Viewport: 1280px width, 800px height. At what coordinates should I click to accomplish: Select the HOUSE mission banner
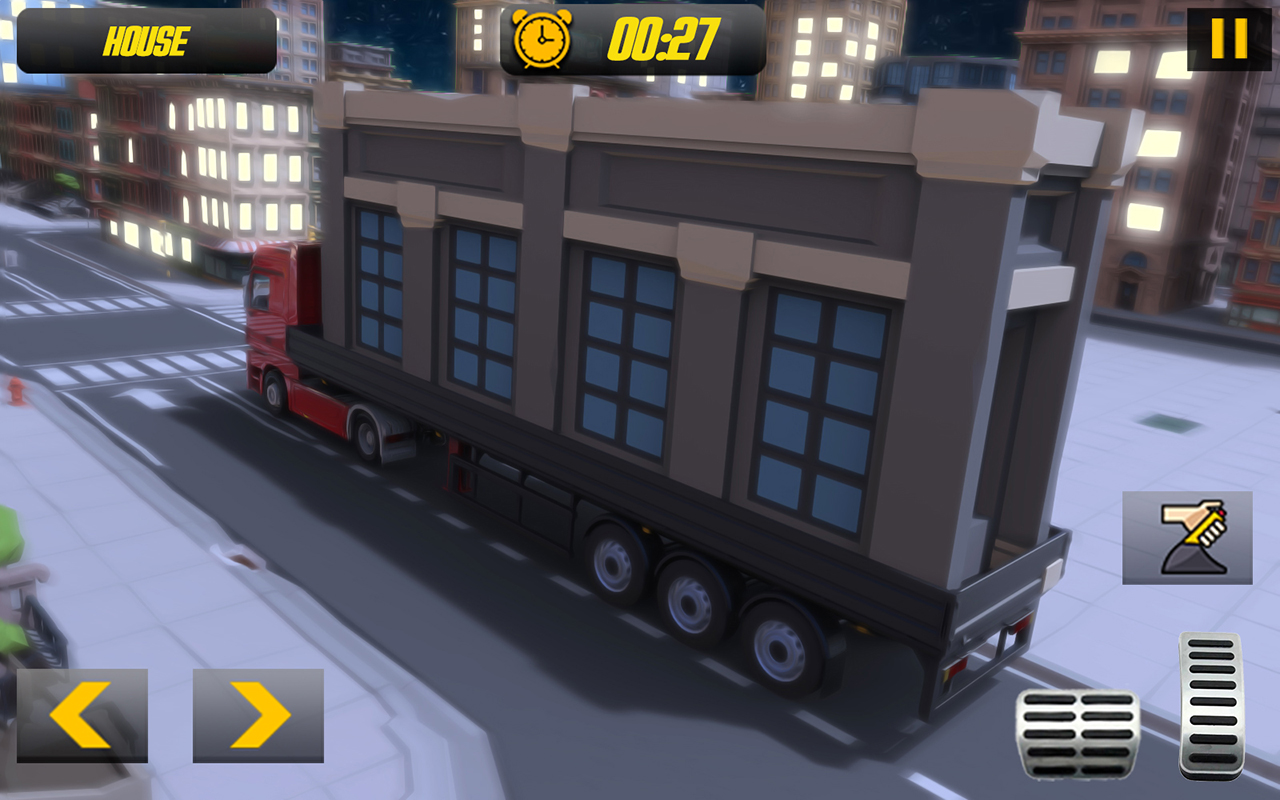point(145,41)
